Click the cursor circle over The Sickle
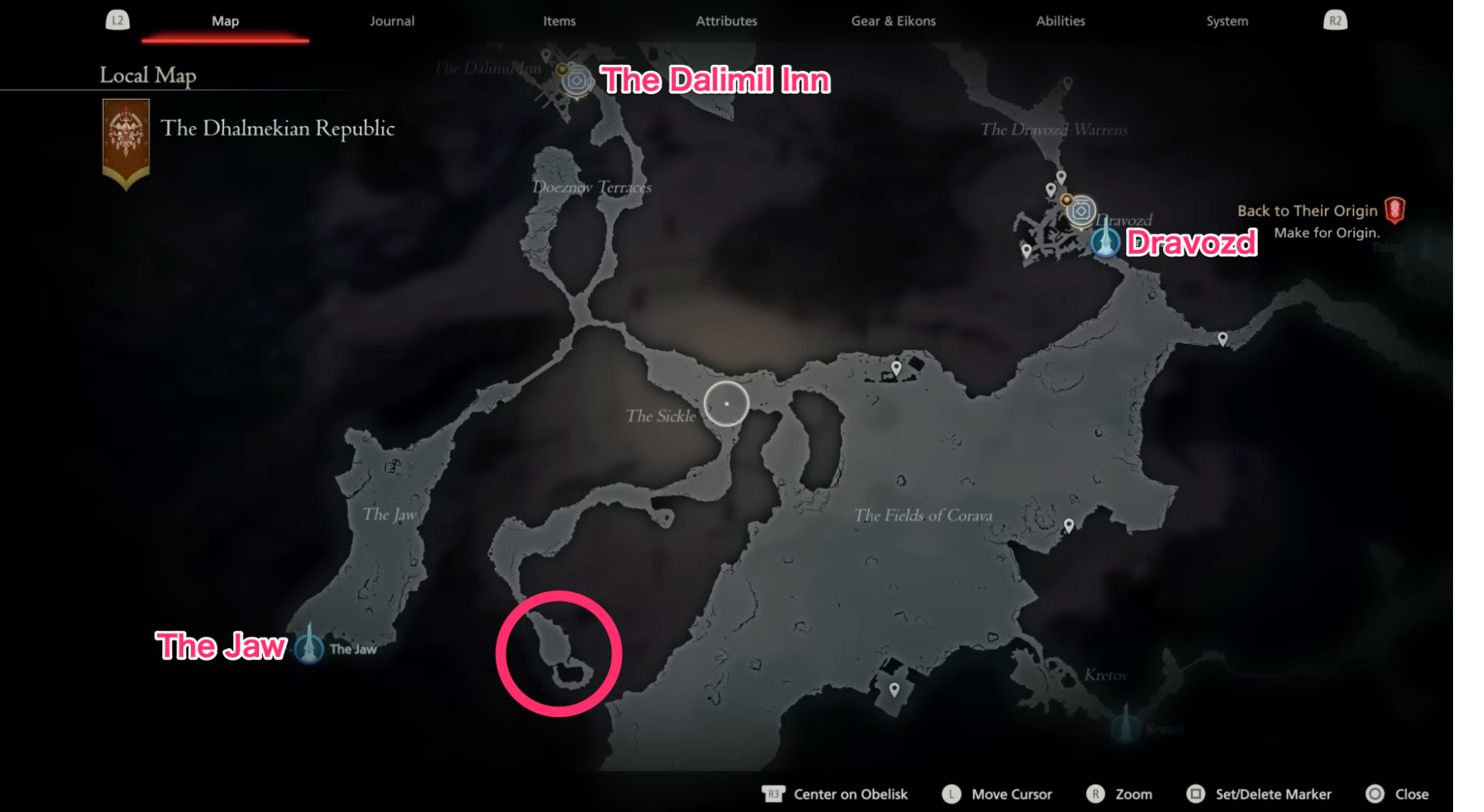The height and width of the screenshot is (812, 1484). tap(726, 403)
